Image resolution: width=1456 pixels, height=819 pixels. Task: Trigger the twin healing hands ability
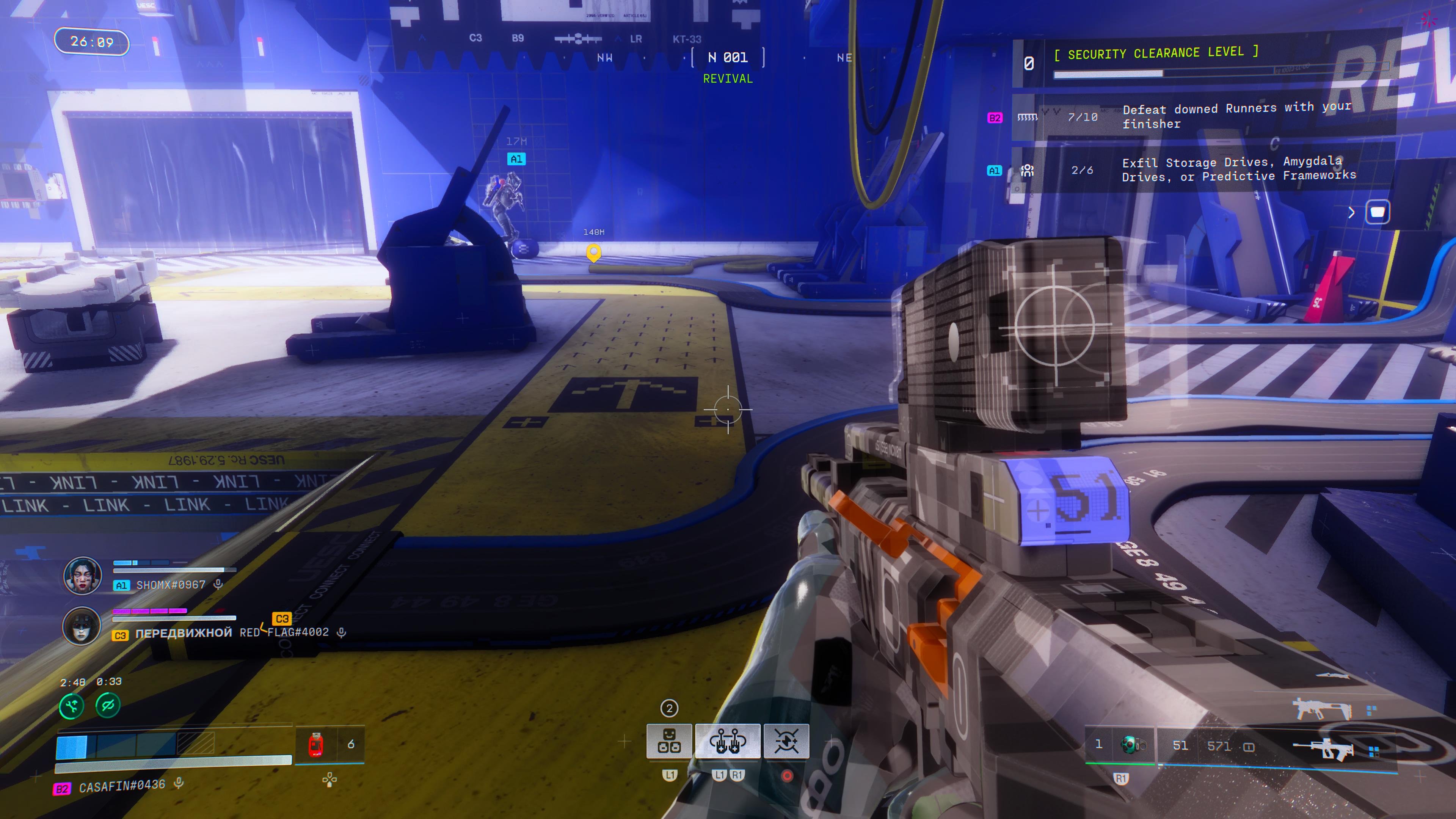(x=728, y=741)
